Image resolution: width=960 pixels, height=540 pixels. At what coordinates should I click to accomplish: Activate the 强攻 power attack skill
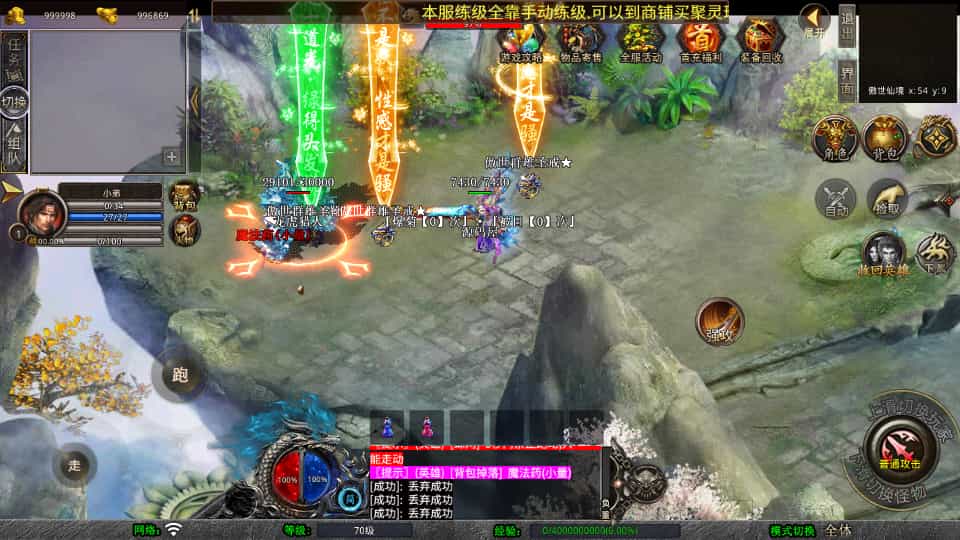click(719, 320)
